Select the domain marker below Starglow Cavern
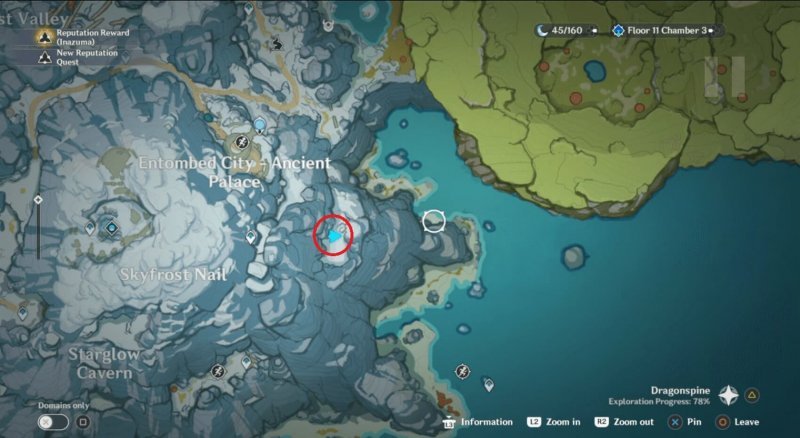 (x=217, y=371)
